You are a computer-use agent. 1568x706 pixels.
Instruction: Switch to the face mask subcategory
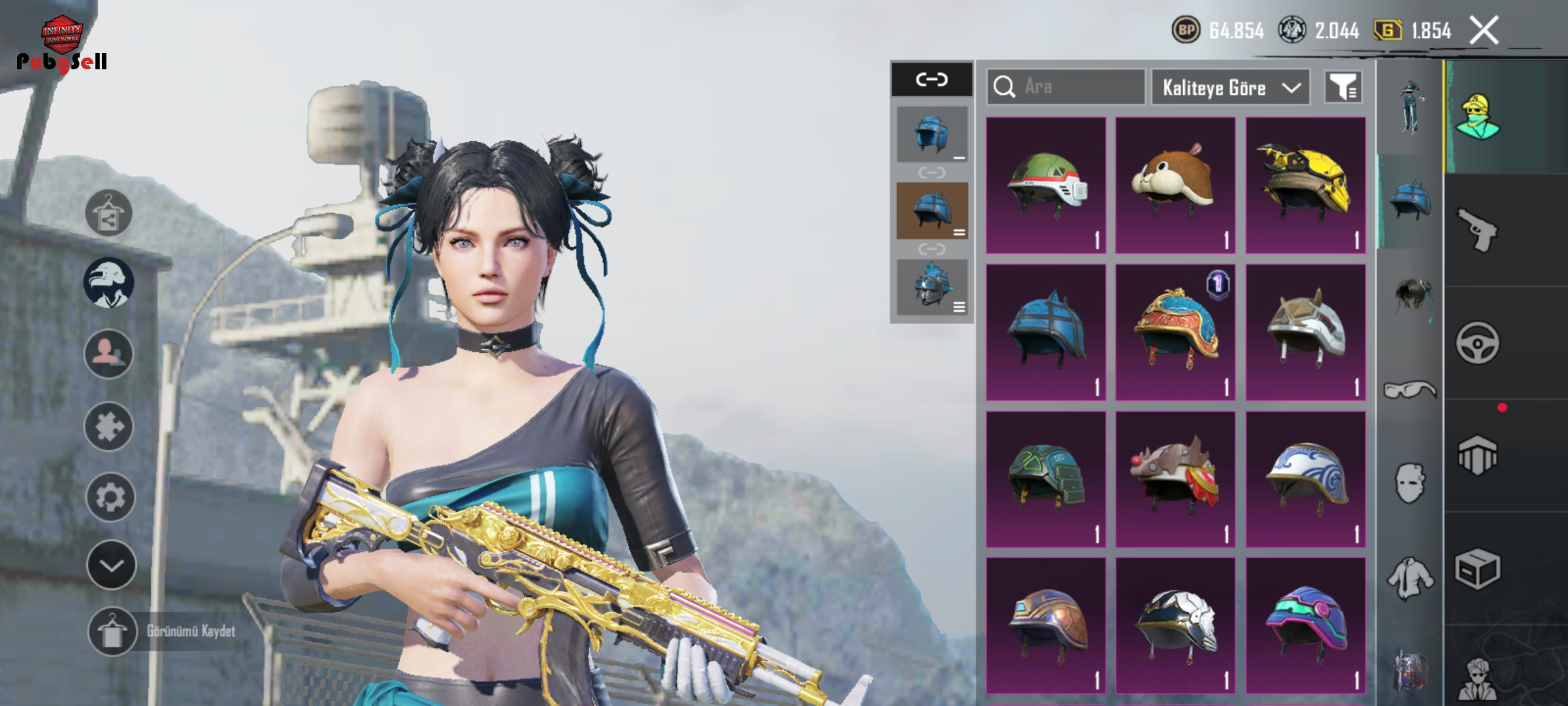coord(1410,484)
